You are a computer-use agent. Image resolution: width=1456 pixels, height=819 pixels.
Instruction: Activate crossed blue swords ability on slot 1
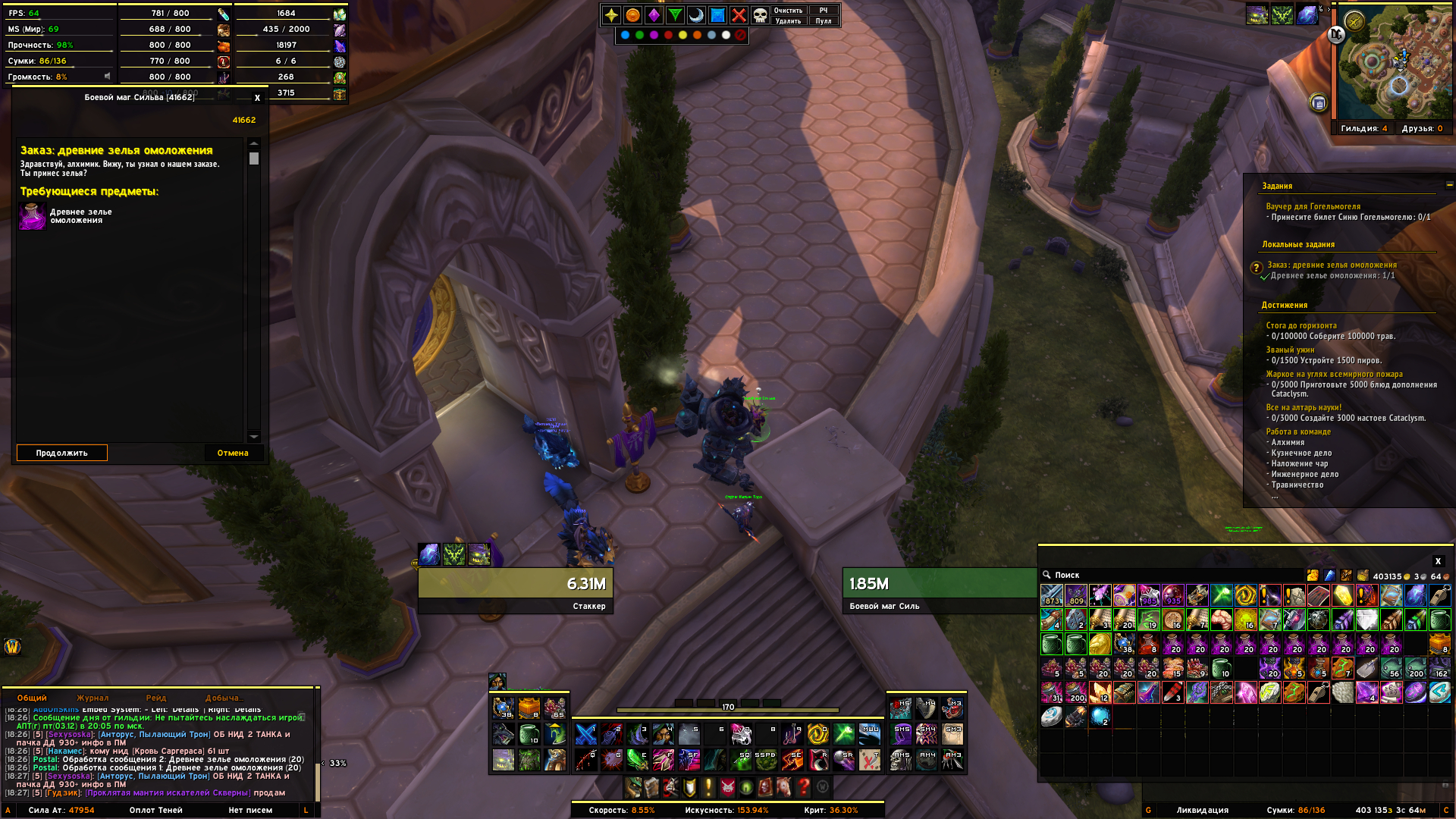point(586,734)
